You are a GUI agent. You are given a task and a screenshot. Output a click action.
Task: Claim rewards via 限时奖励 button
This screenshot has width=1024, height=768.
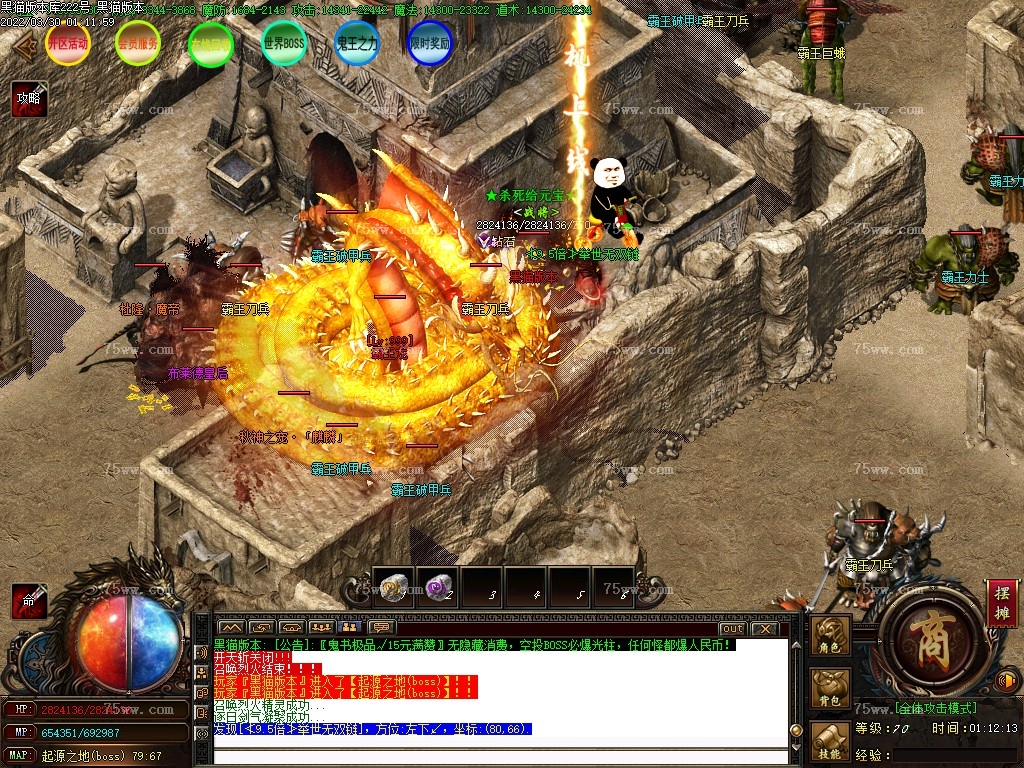point(430,44)
